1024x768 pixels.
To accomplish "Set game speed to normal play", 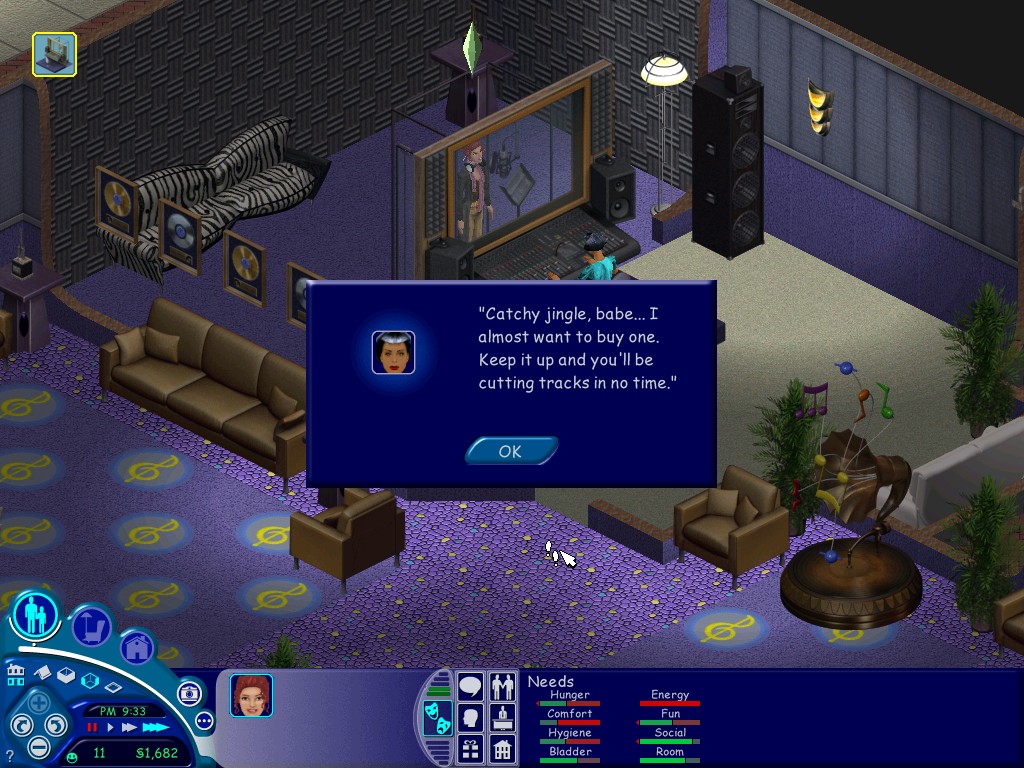I will [x=110, y=728].
